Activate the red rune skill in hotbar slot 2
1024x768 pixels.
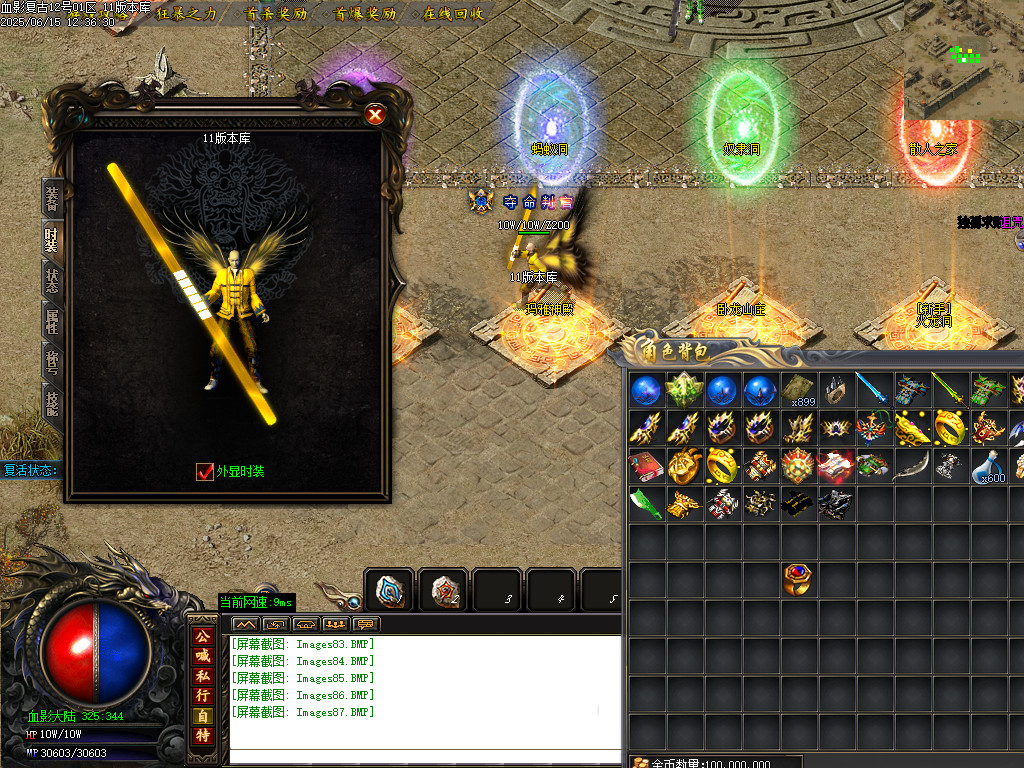(x=443, y=591)
